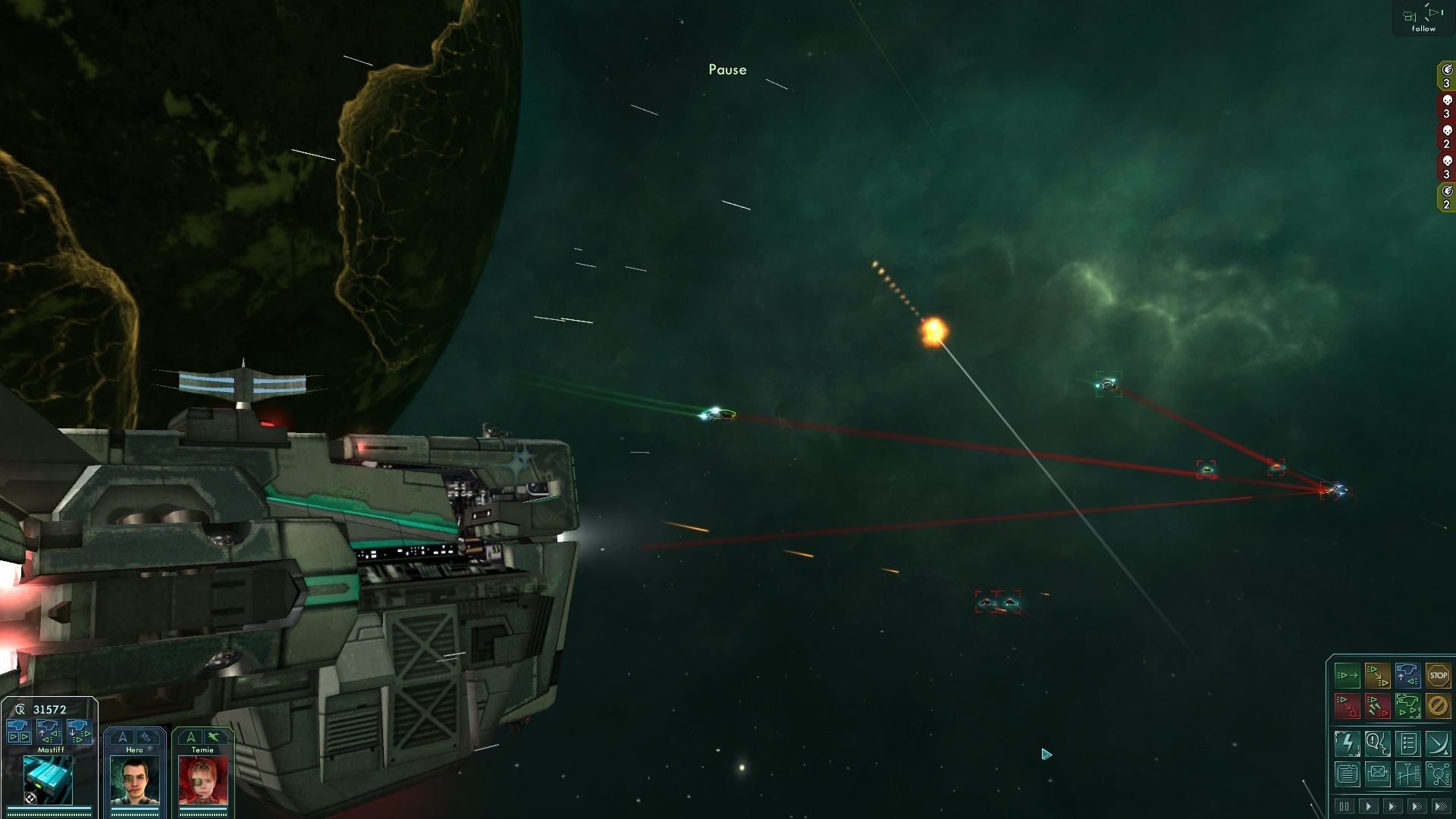The height and width of the screenshot is (819, 1456).
Task: Open power distribution via lightning bolt icon
Action: click(1348, 743)
